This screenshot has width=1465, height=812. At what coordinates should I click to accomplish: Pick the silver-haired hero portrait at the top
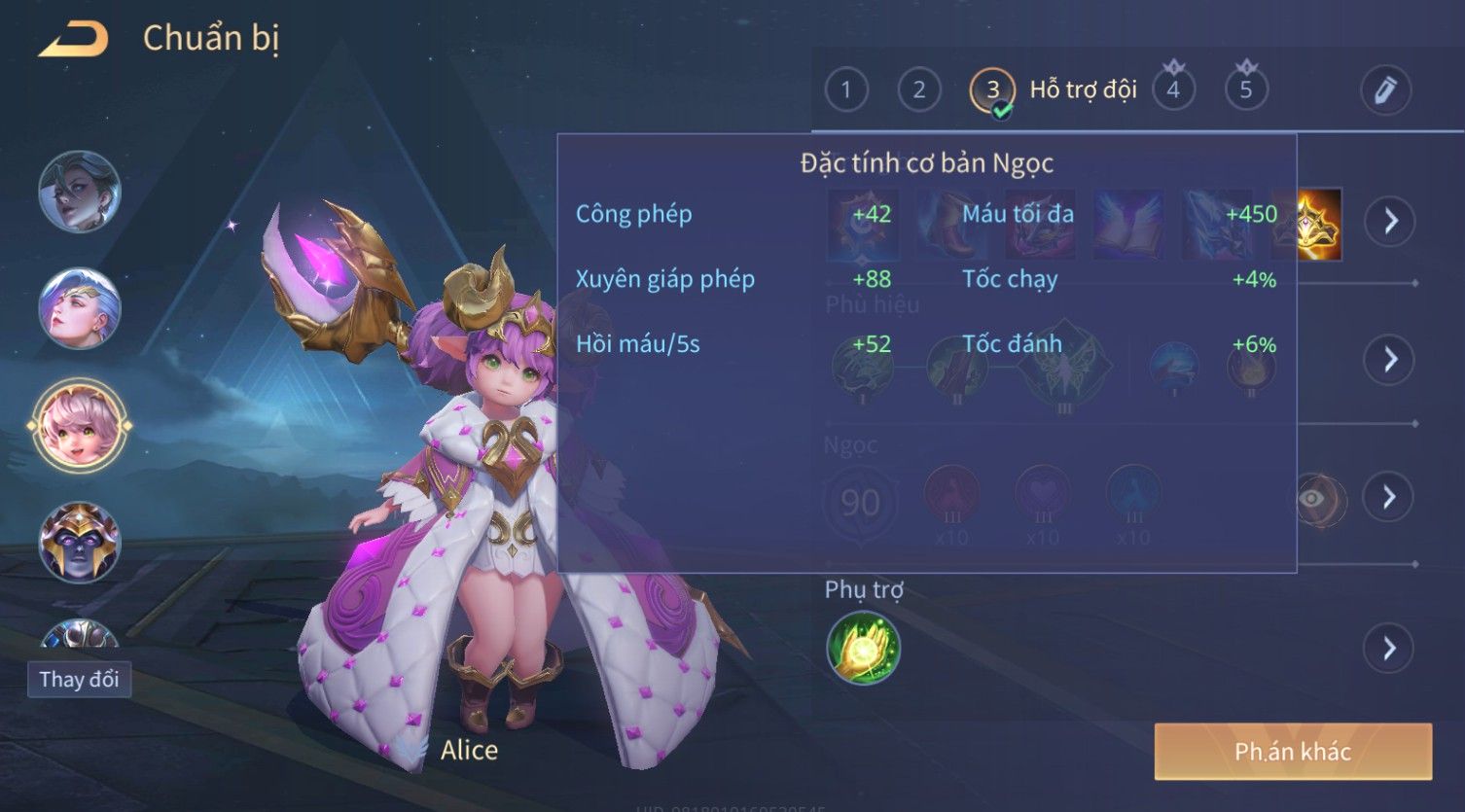click(80, 192)
